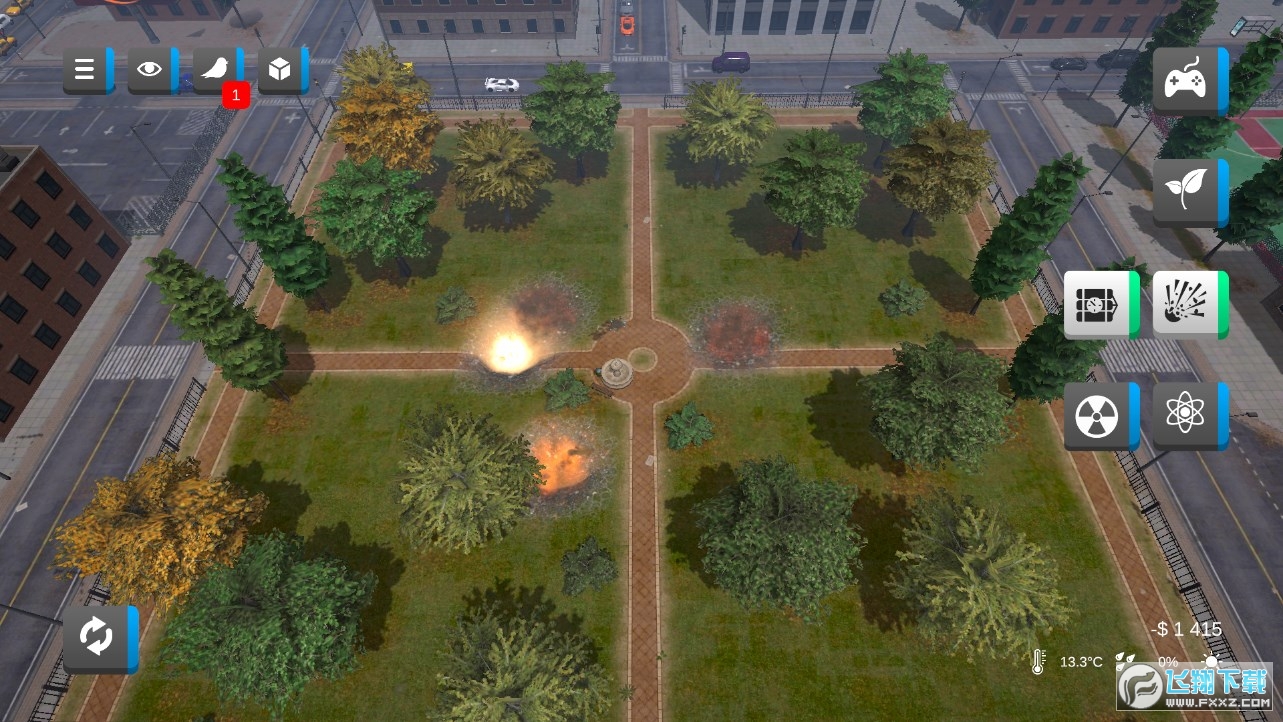Open the bird notifications button

[216, 69]
